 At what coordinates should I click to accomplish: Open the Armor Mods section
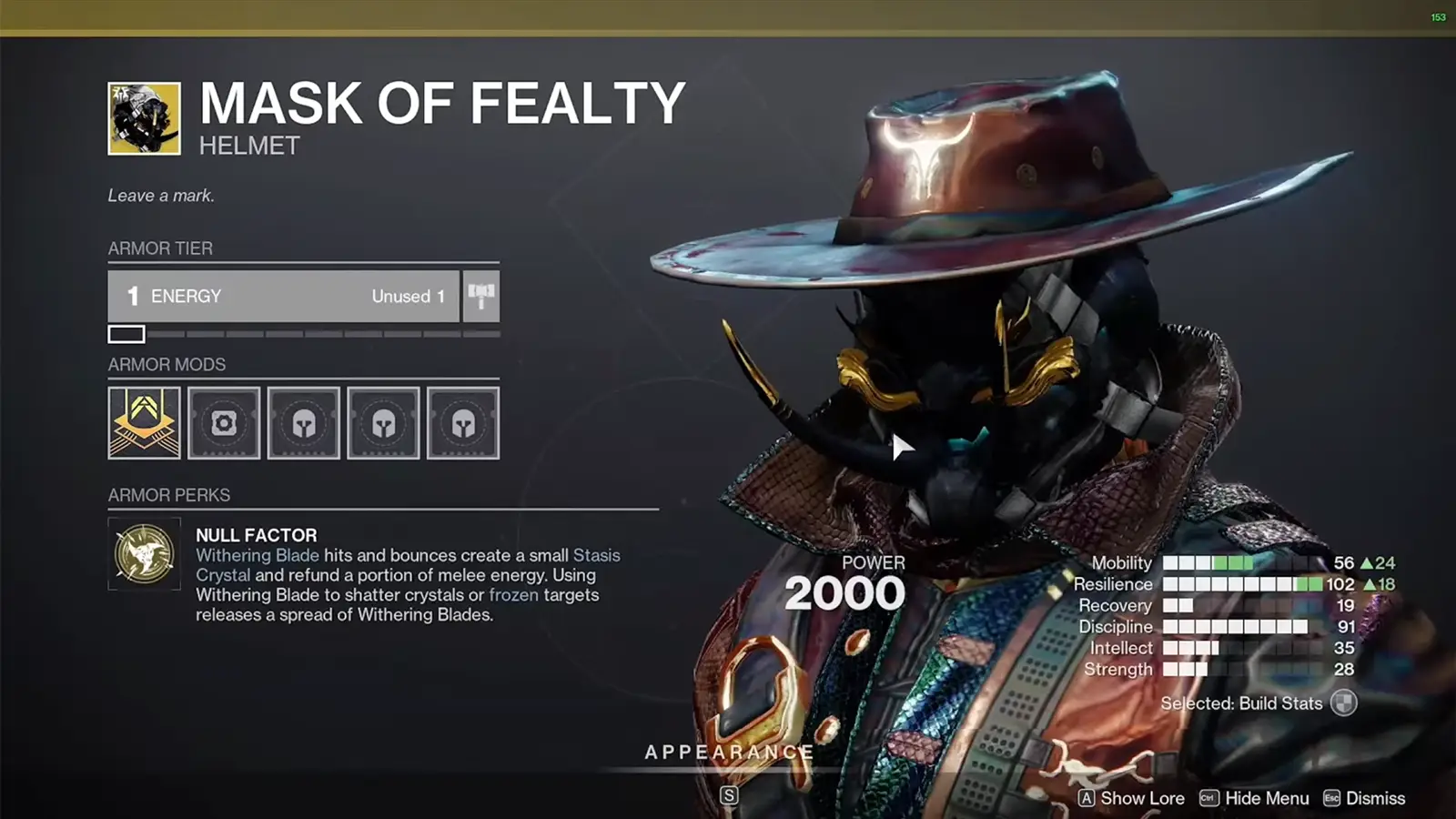point(167,365)
